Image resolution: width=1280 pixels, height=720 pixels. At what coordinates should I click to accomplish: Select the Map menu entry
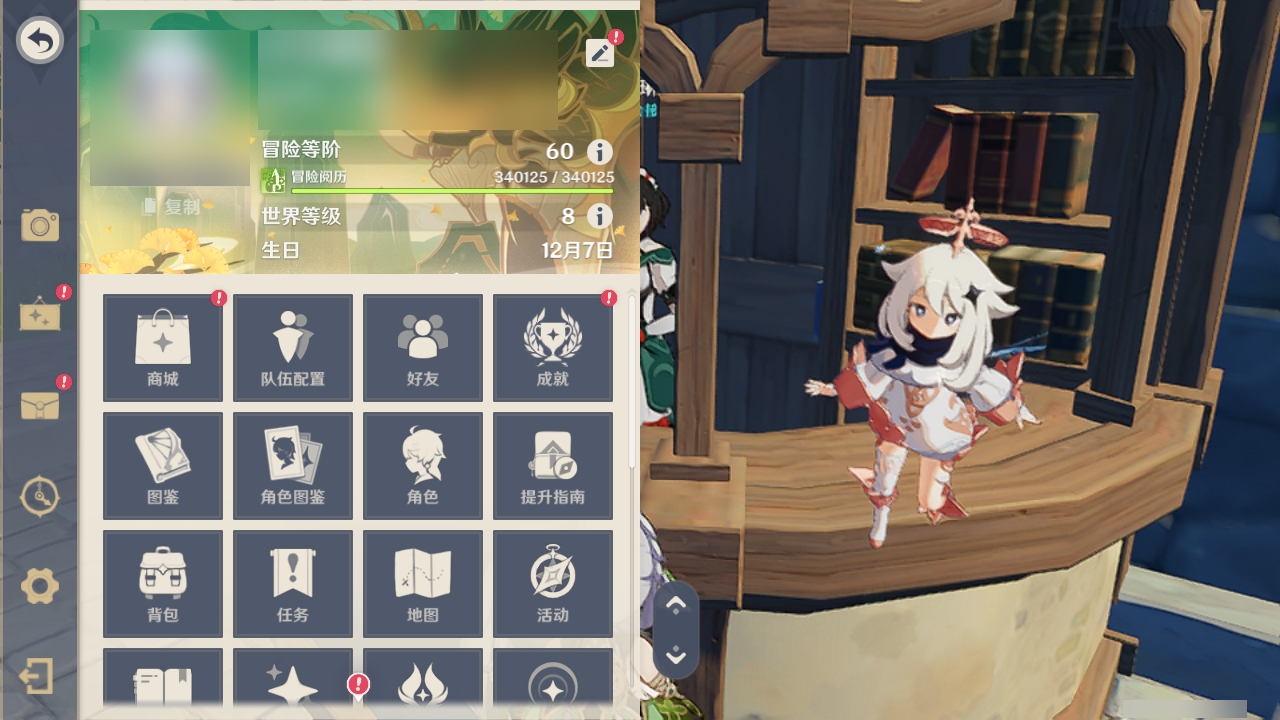(x=422, y=583)
